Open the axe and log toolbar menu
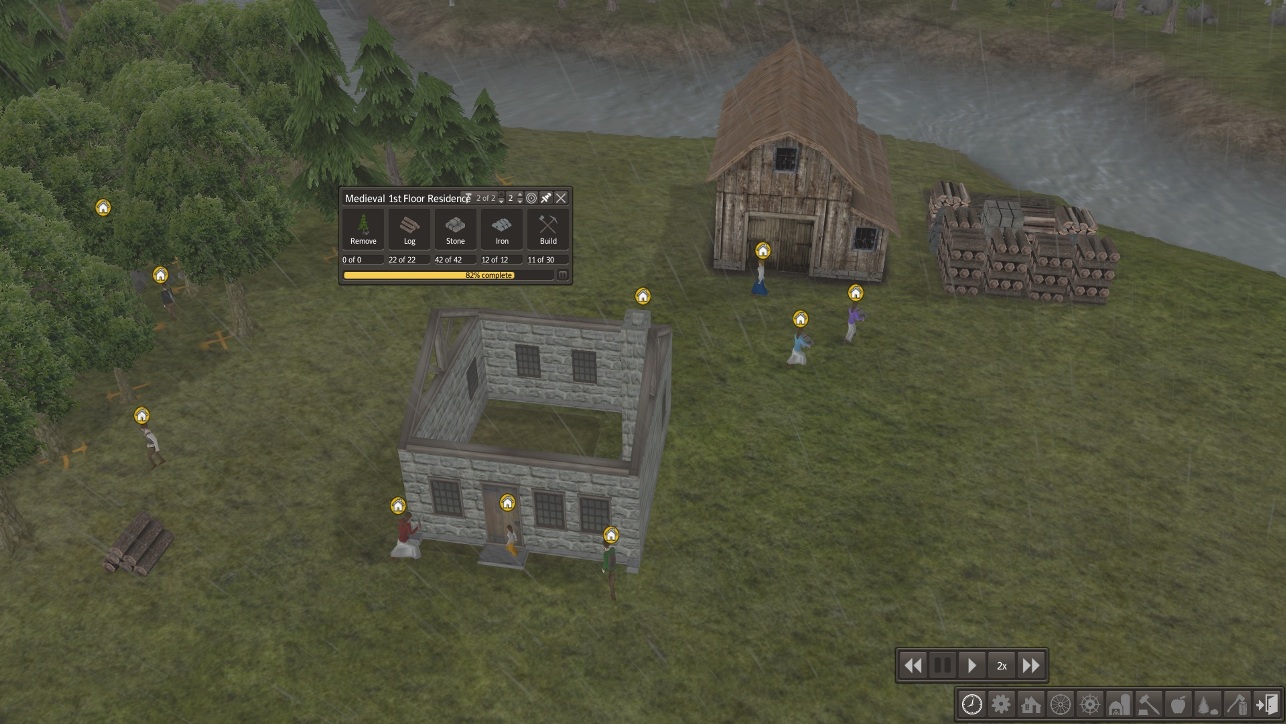 (x=1237, y=704)
